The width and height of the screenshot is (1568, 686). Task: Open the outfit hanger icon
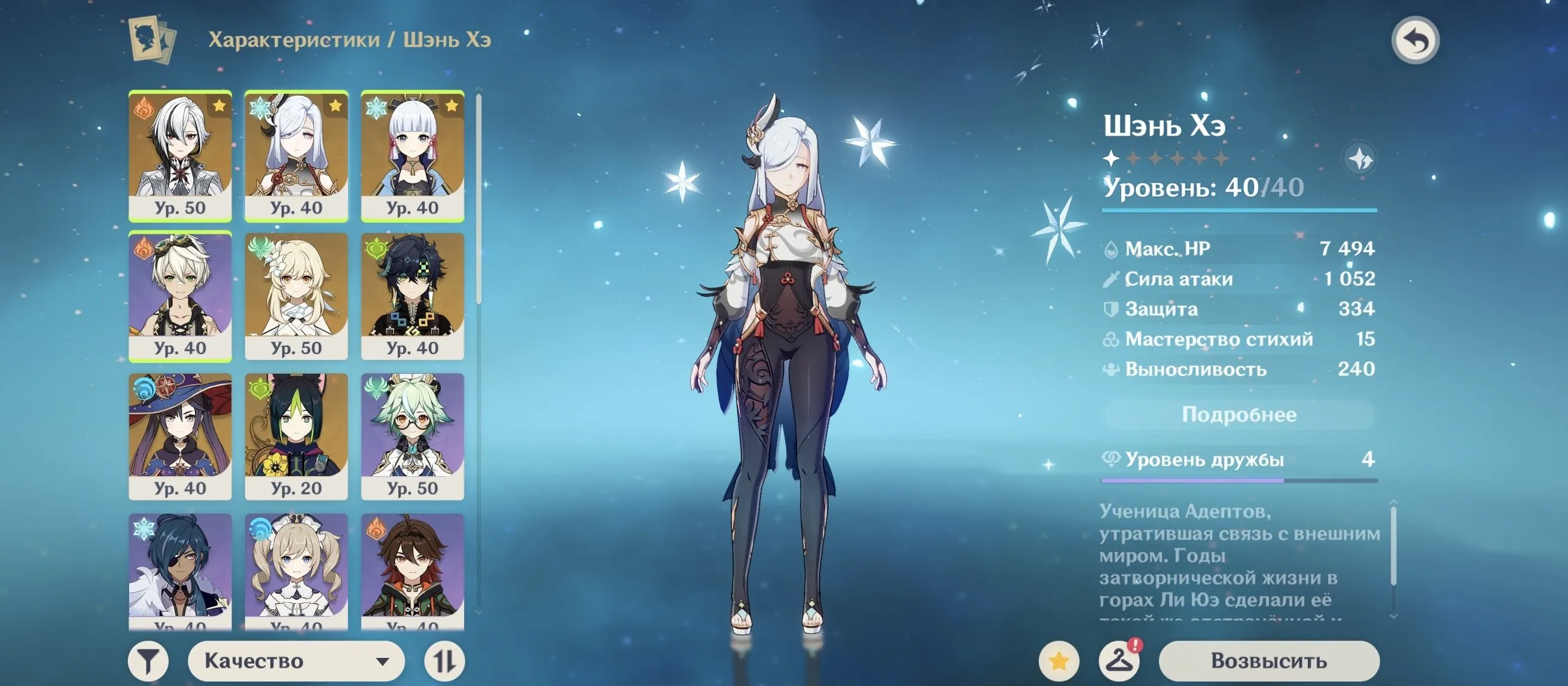tap(1119, 661)
